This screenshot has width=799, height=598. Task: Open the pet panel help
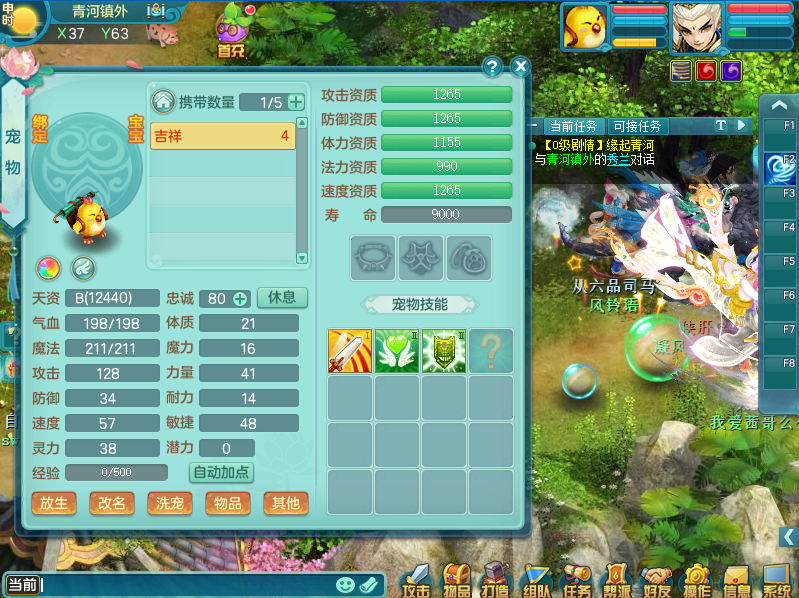(492, 66)
